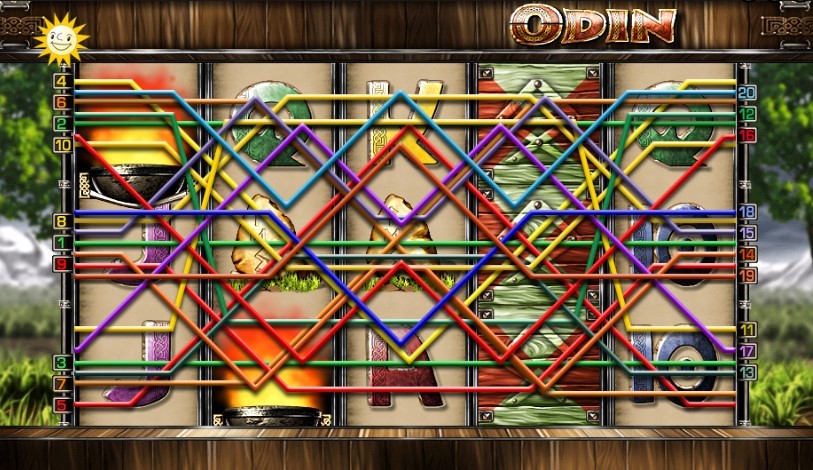Choose payline 14 marker
The width and height of the screenshot is (813, 470).
(x=747, y=254)
